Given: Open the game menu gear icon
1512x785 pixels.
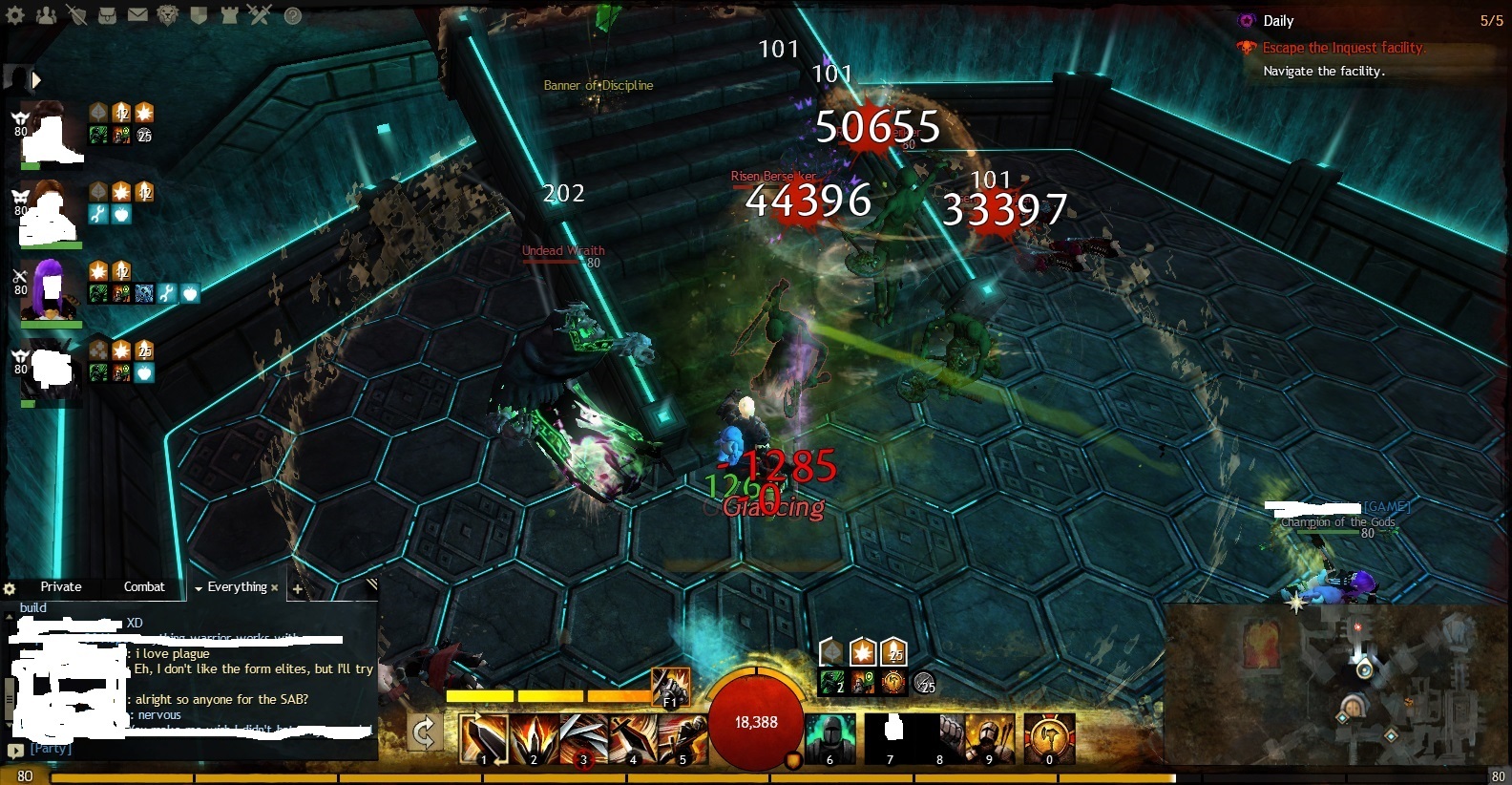Looking at the screenshot, I should pos(15,15).
